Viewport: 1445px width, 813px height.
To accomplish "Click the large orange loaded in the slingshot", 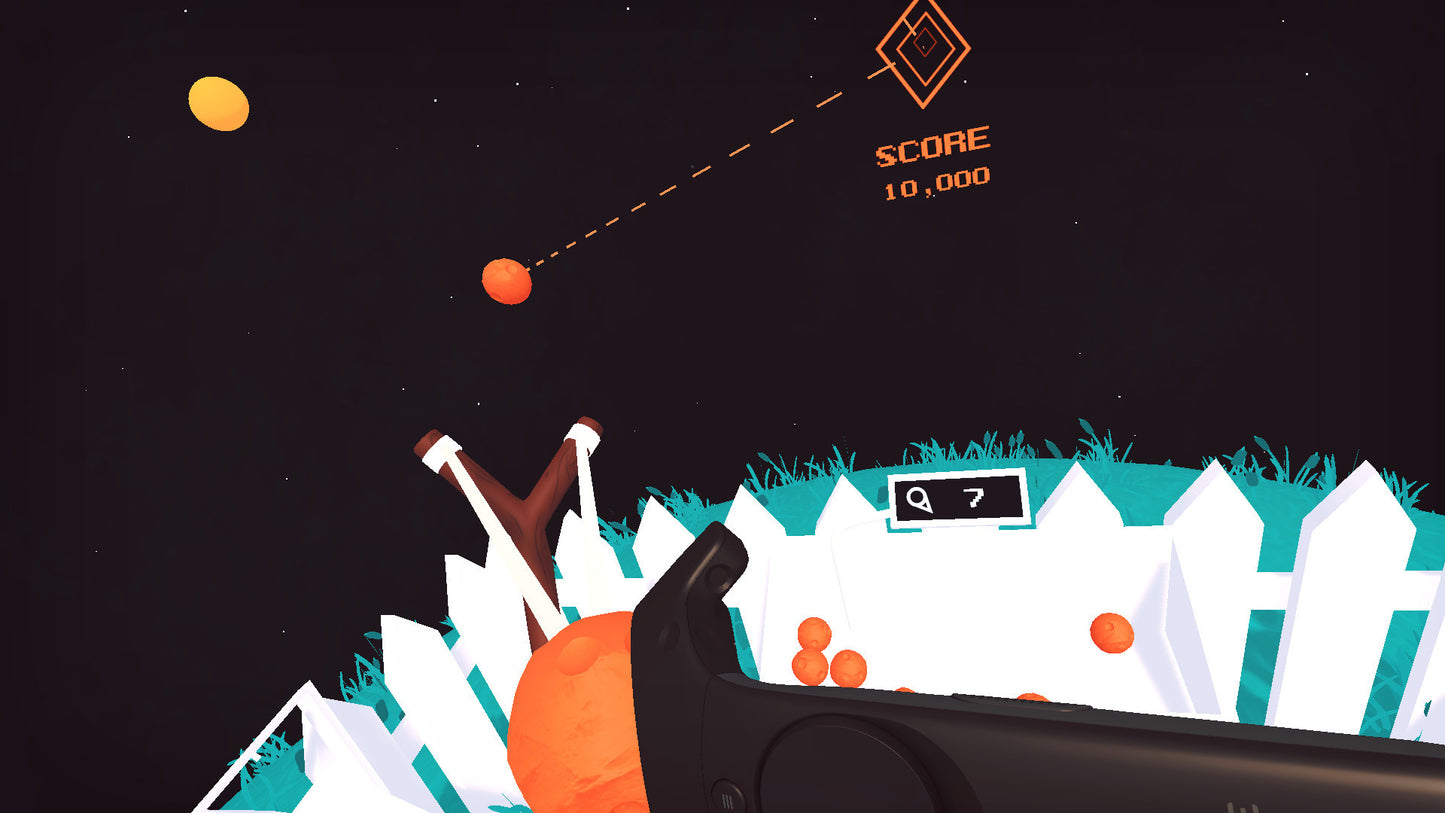I will coord(575,720).
